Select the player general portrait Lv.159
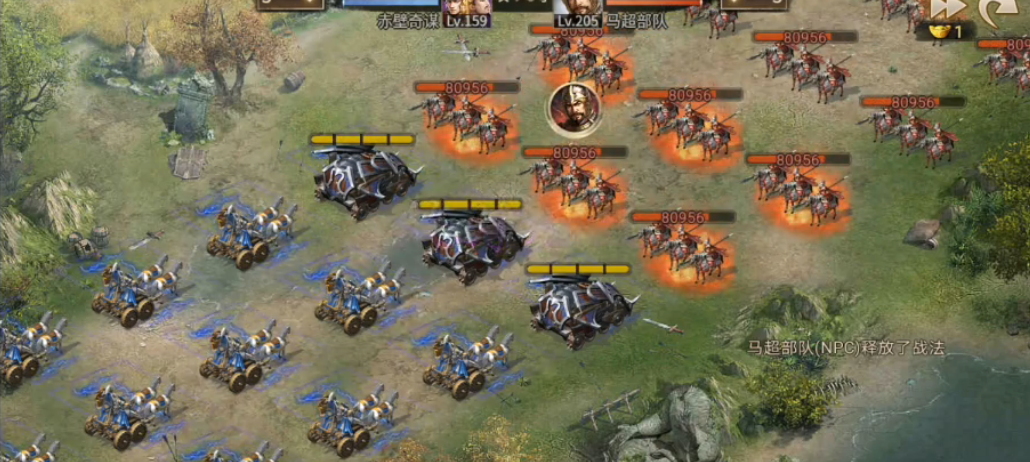This screenshot has height=462, width=1030. pyautogui.click(x=467, y=8)
